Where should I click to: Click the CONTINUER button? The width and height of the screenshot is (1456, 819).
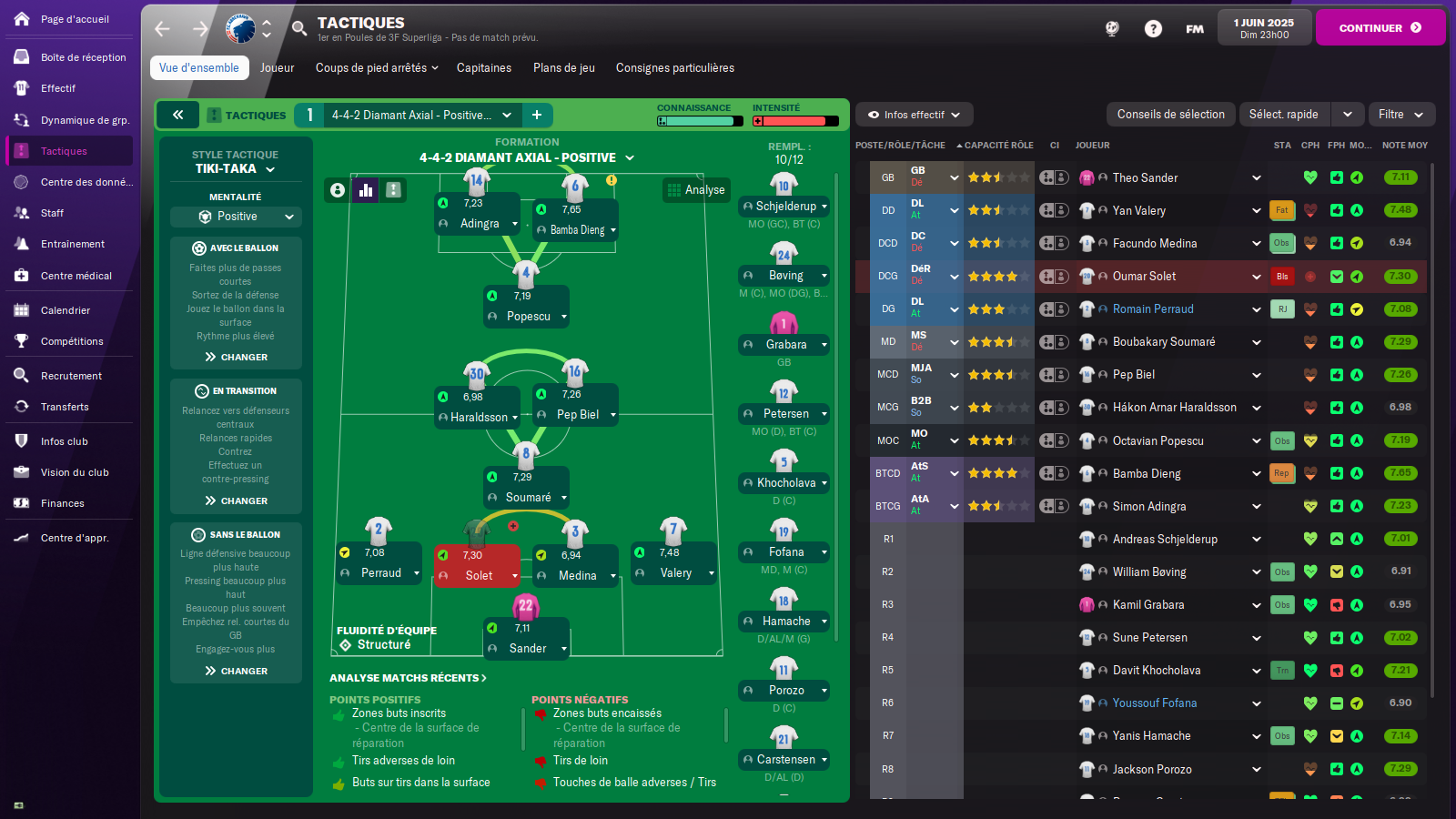(1380, 27)
